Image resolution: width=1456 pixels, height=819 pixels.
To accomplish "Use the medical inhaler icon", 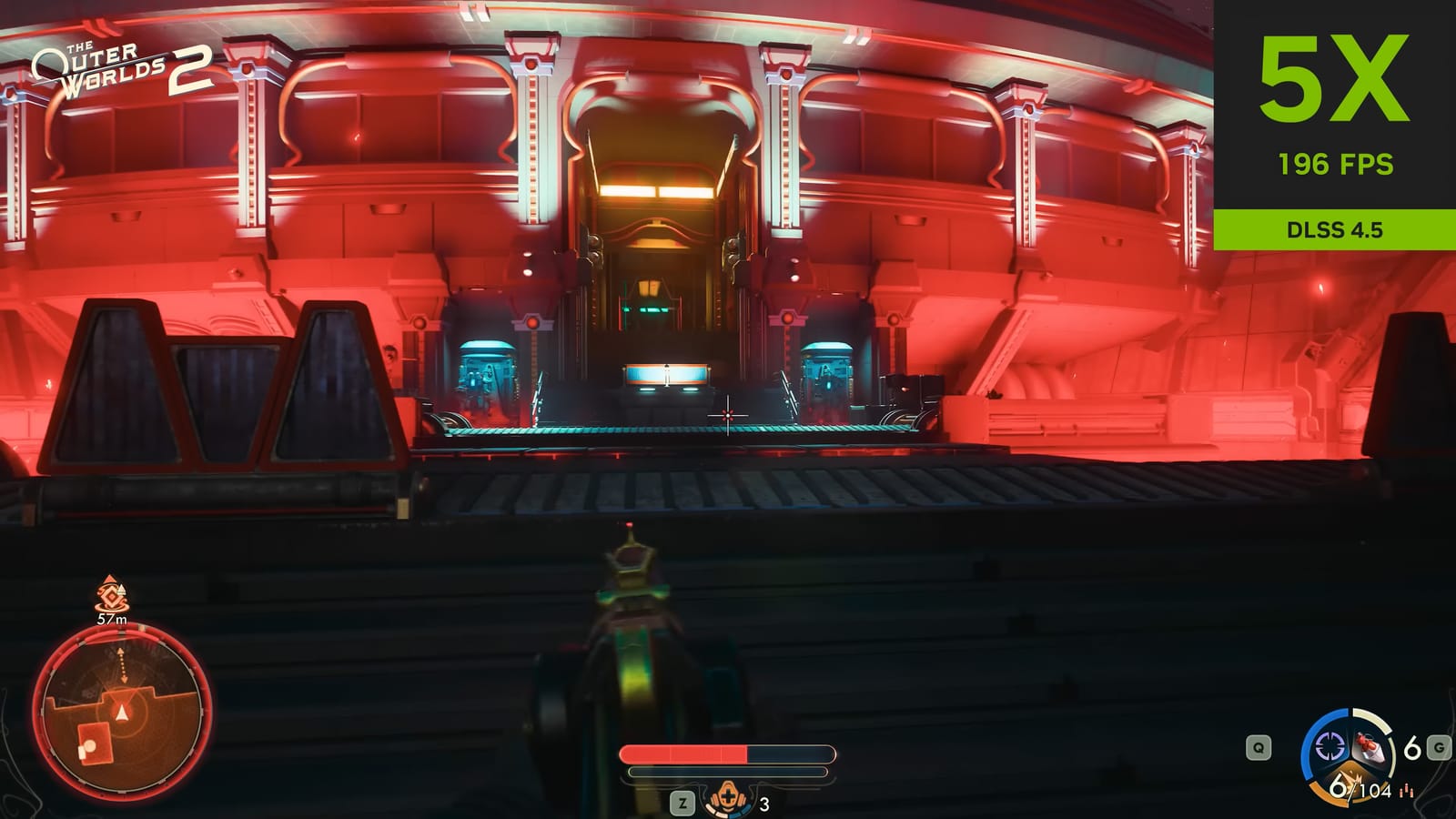I will [728, 800].
